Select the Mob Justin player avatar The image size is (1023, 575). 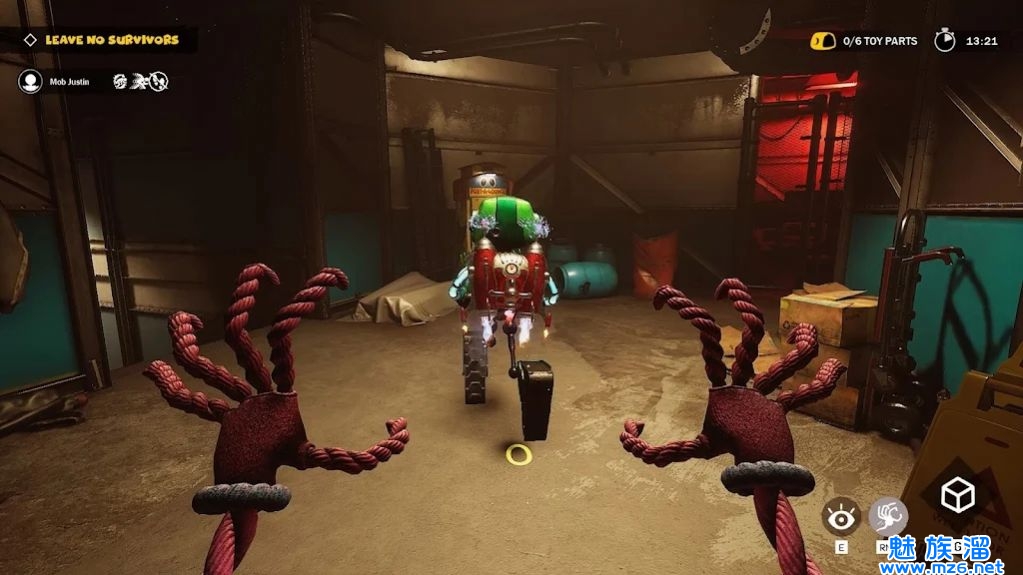tap(30, 81)
